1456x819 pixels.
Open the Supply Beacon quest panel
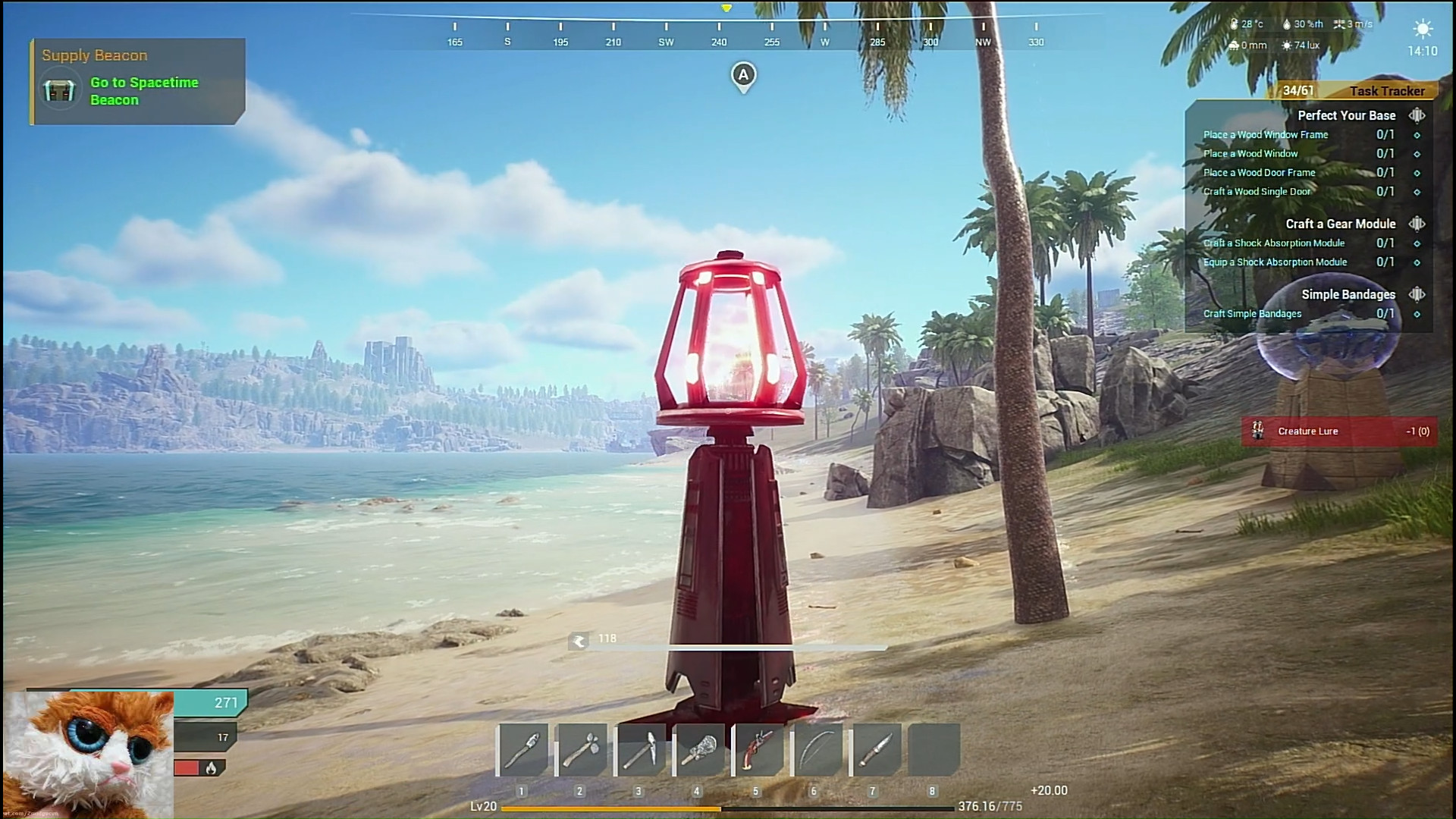click(x=138, y=82)
